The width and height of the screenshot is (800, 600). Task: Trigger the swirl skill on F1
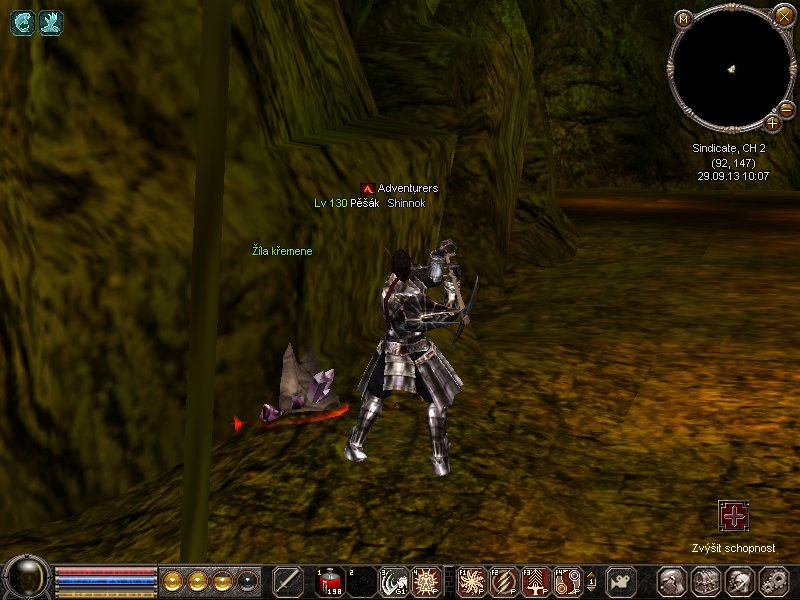click(x=472, y=581)
